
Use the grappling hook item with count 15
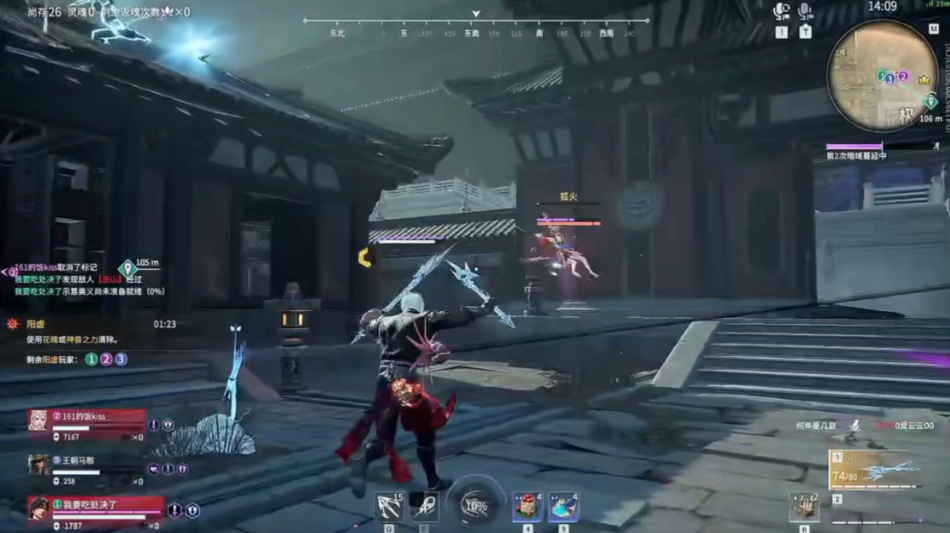tap(389, 506)
